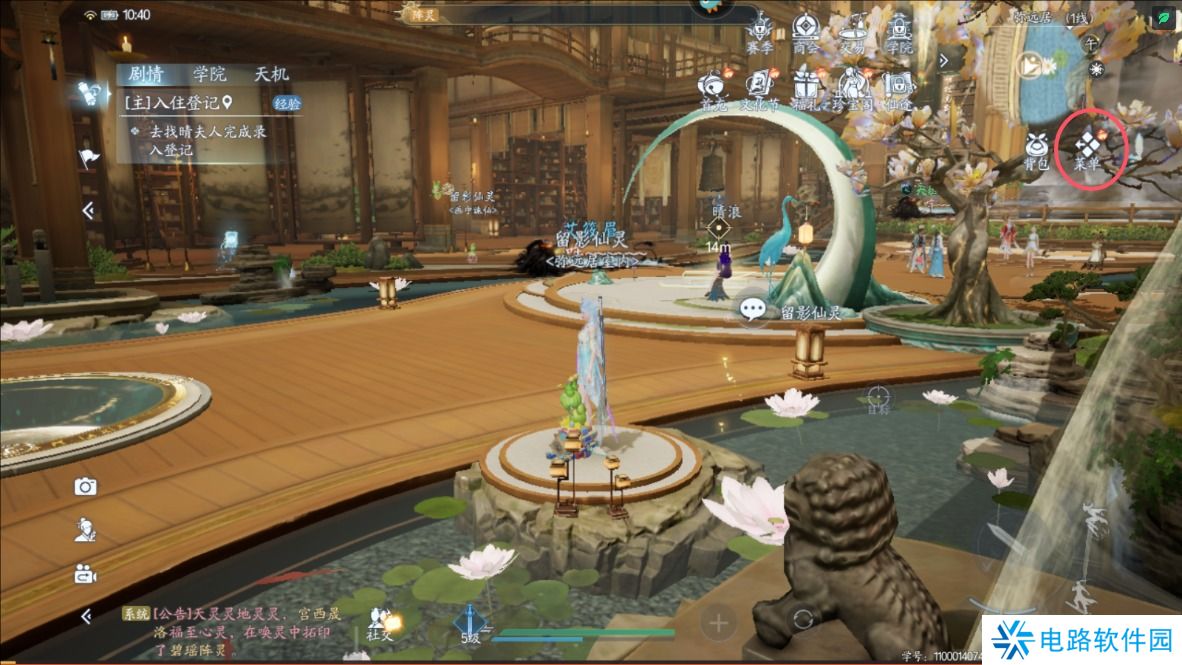Open the system announcement chat box

(240, 630)
